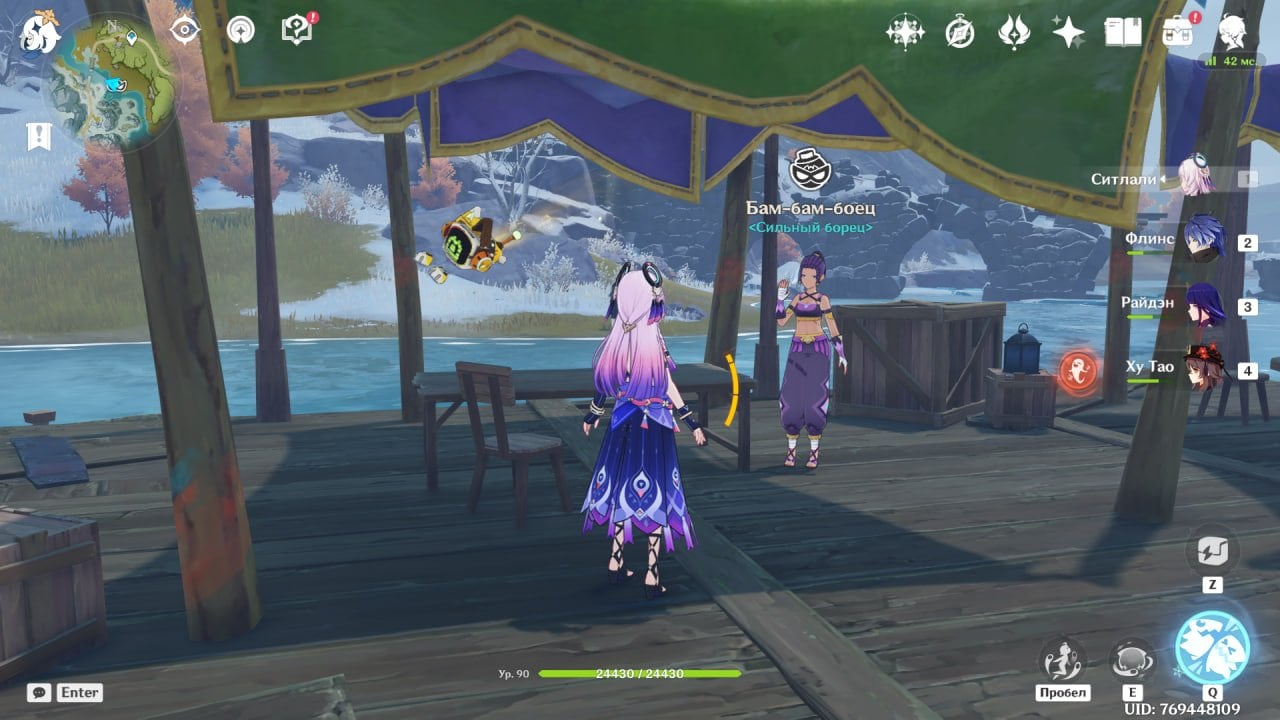1280x720 pixels.
Task: Open the quest icon with red alert
Action: point(297,29)
